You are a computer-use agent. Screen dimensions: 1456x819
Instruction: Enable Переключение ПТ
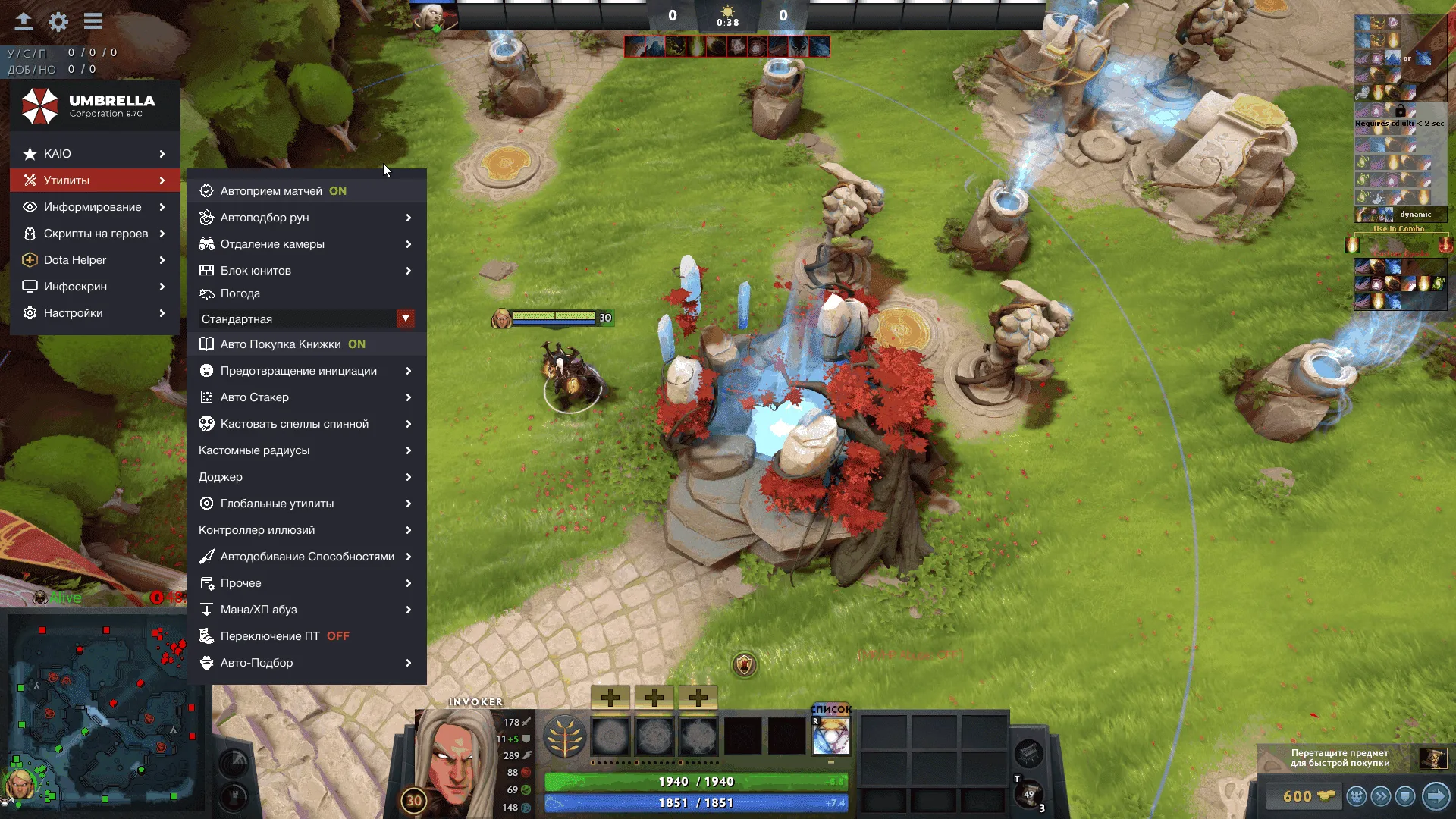click(x=273, y=635)
